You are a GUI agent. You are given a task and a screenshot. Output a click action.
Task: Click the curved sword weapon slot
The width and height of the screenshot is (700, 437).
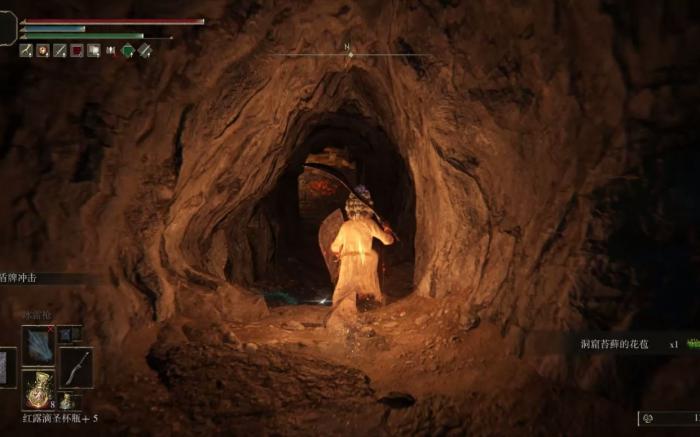click(x=76, y=366)
